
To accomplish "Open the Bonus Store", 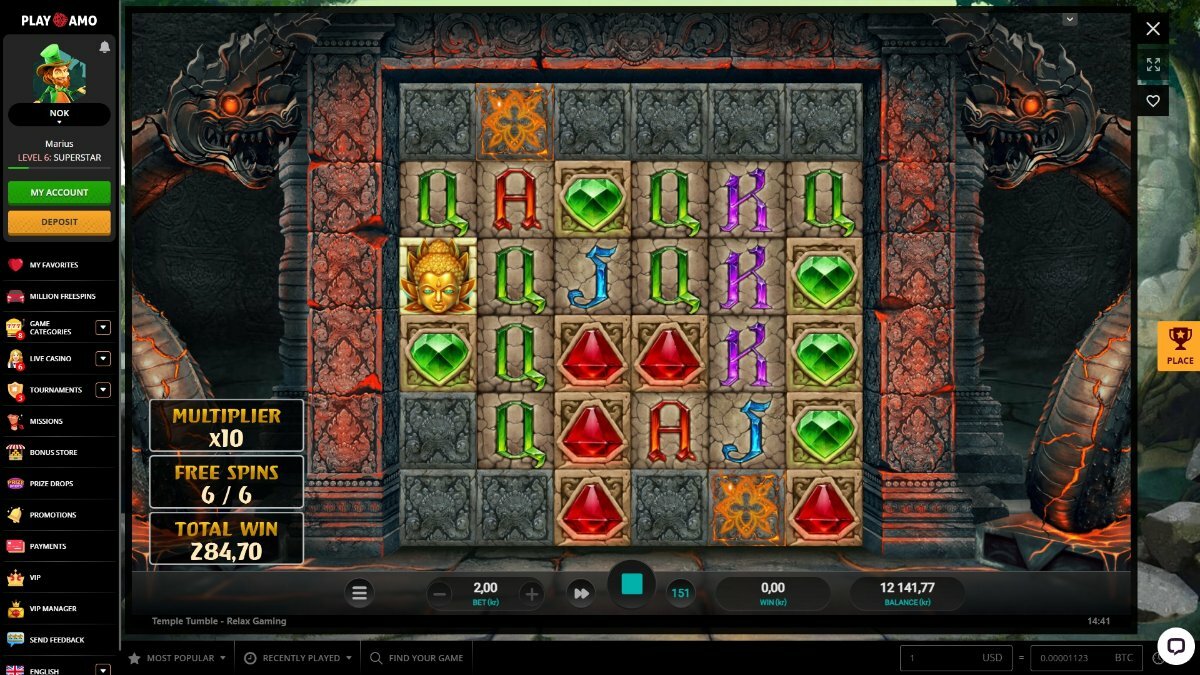I will tap(53, 453).
